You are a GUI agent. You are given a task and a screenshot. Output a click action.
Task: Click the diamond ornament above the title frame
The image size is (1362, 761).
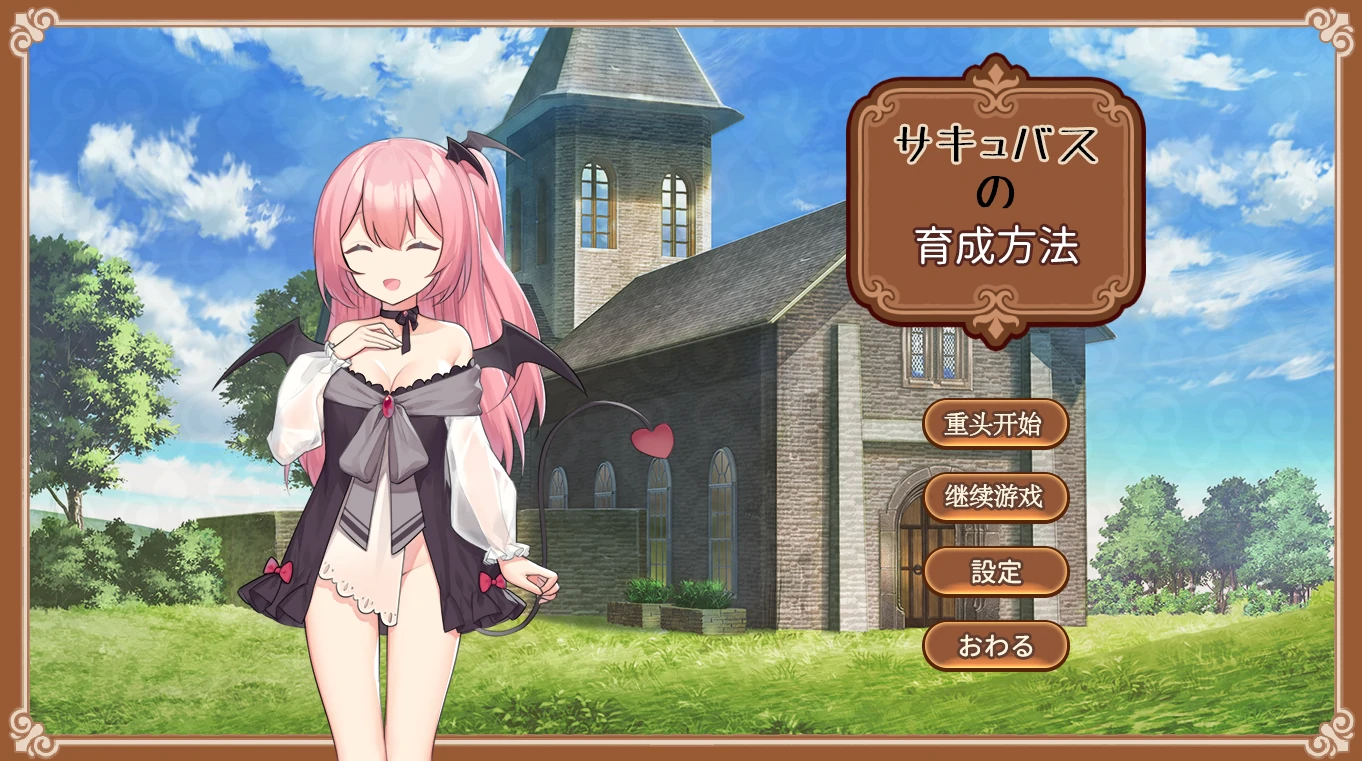click(x=994, y=74)
